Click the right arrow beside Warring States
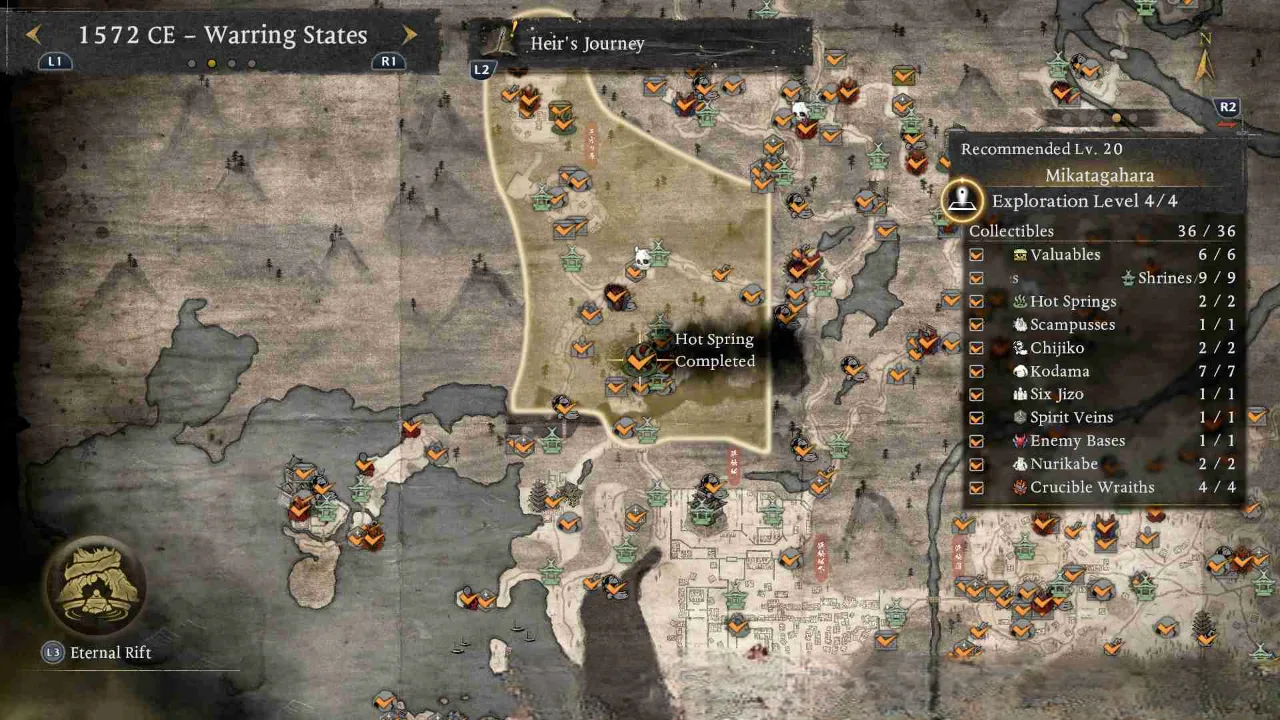 pos(410,34)
